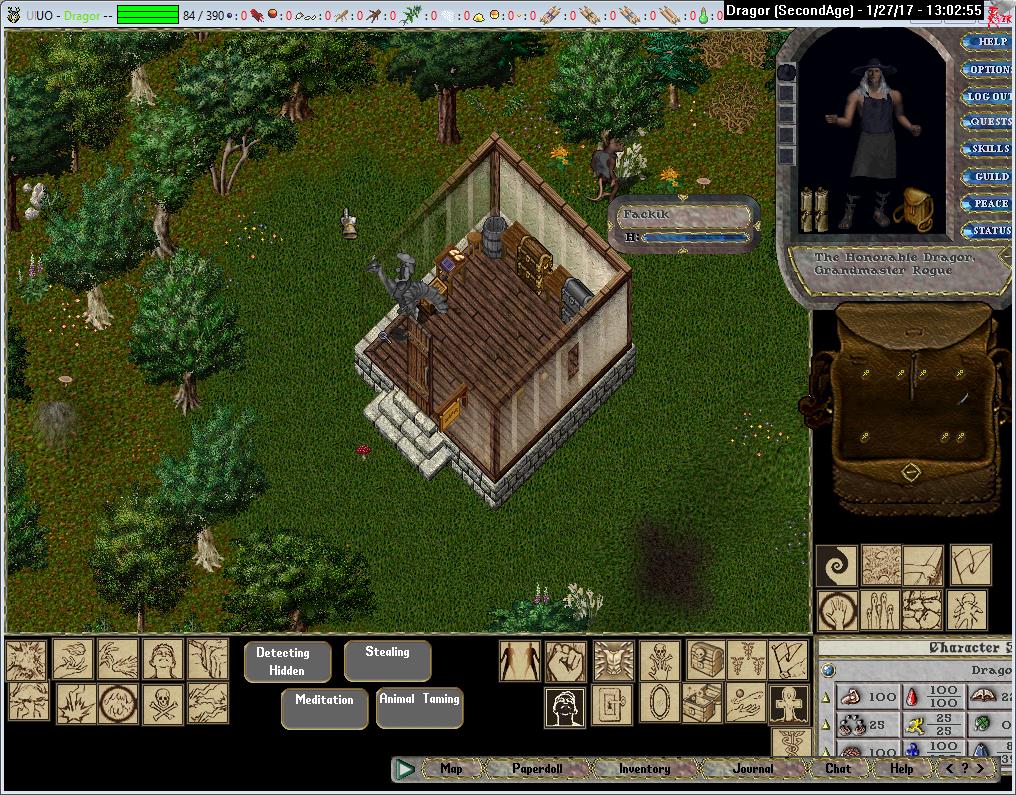Open the Options menu
Image resolution: width=1016 pixels, height=795 pixels.
coord(990,69)
